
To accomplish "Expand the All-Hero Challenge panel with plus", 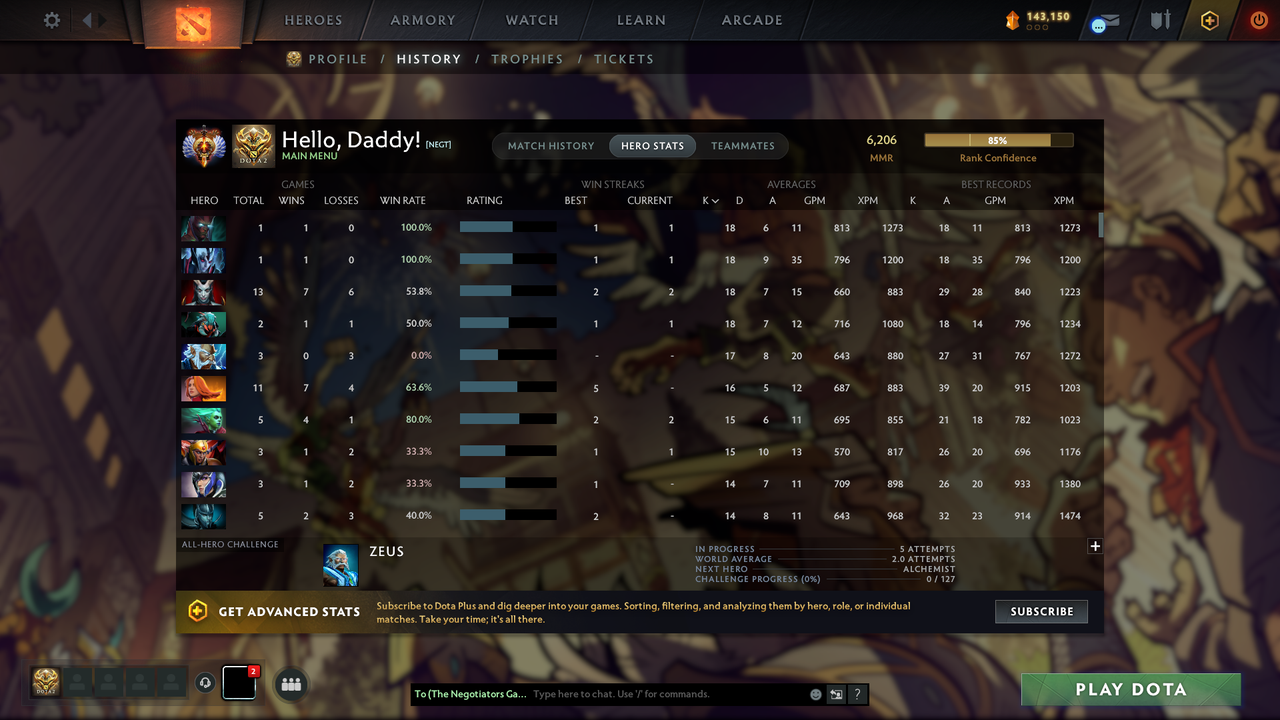I will tap(1095, 546).
